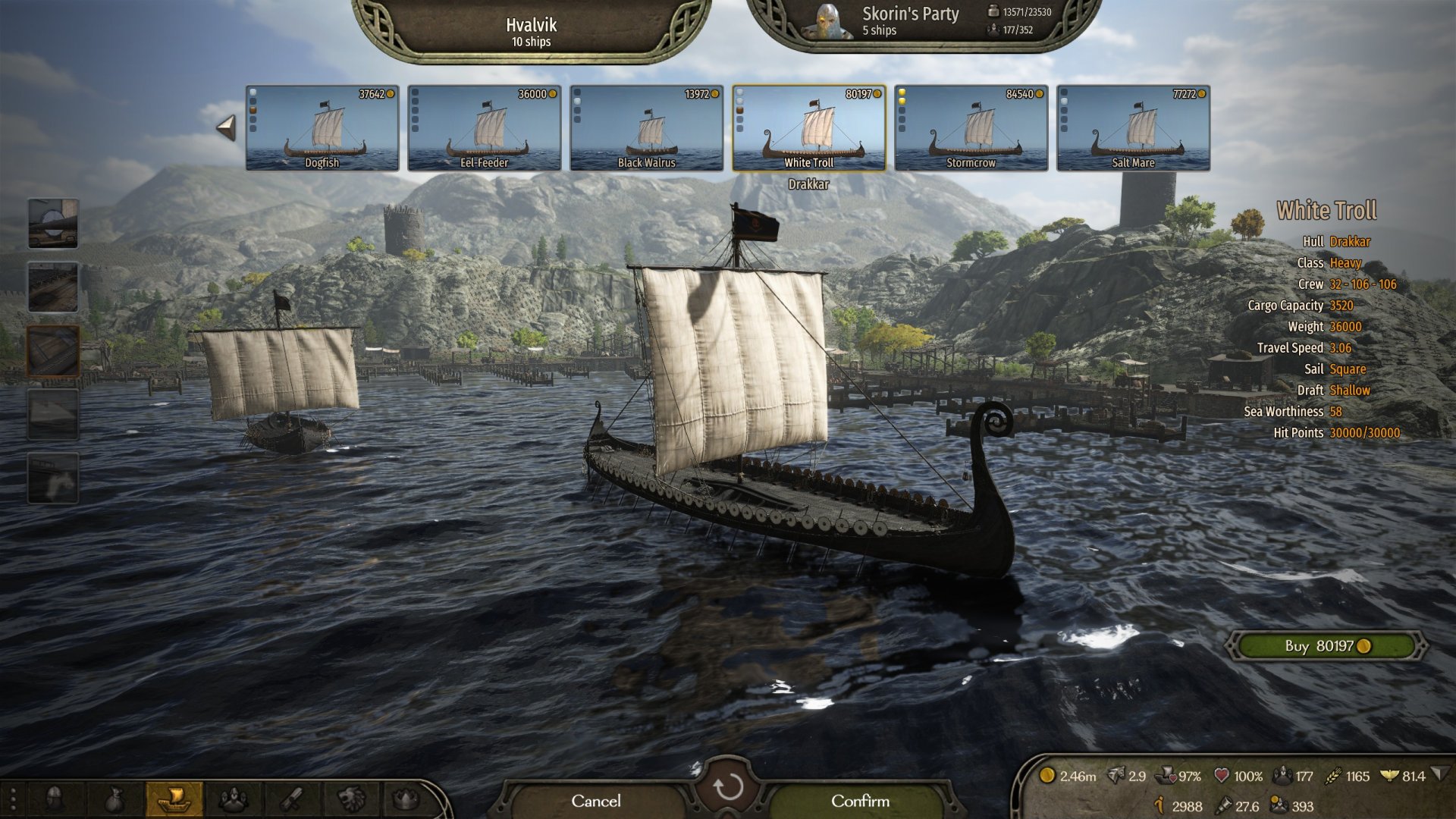Select the Dogfish ship card

pyautogui.click(x=322, y=127)
